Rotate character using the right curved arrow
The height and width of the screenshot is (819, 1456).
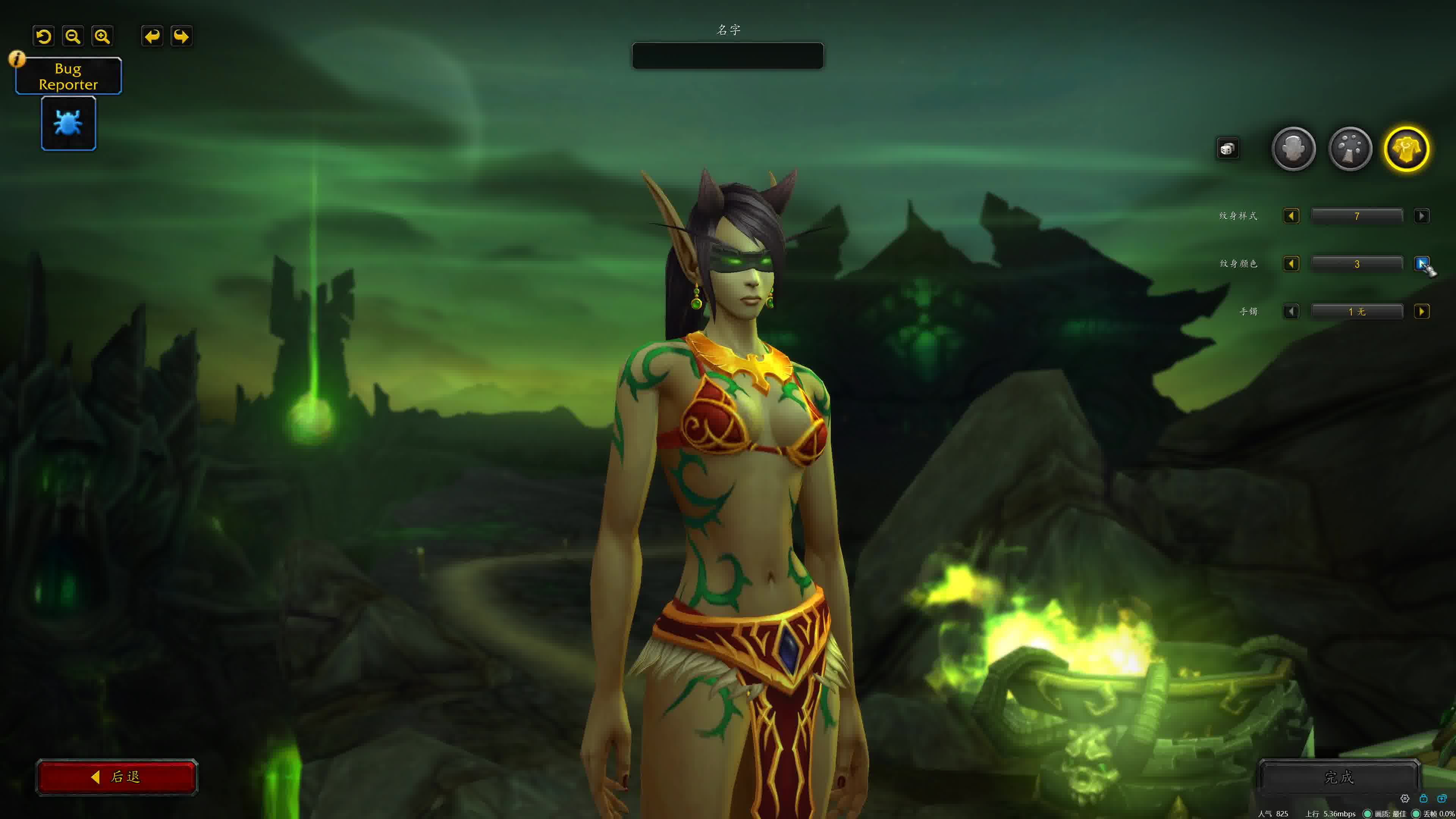(182, 37)
